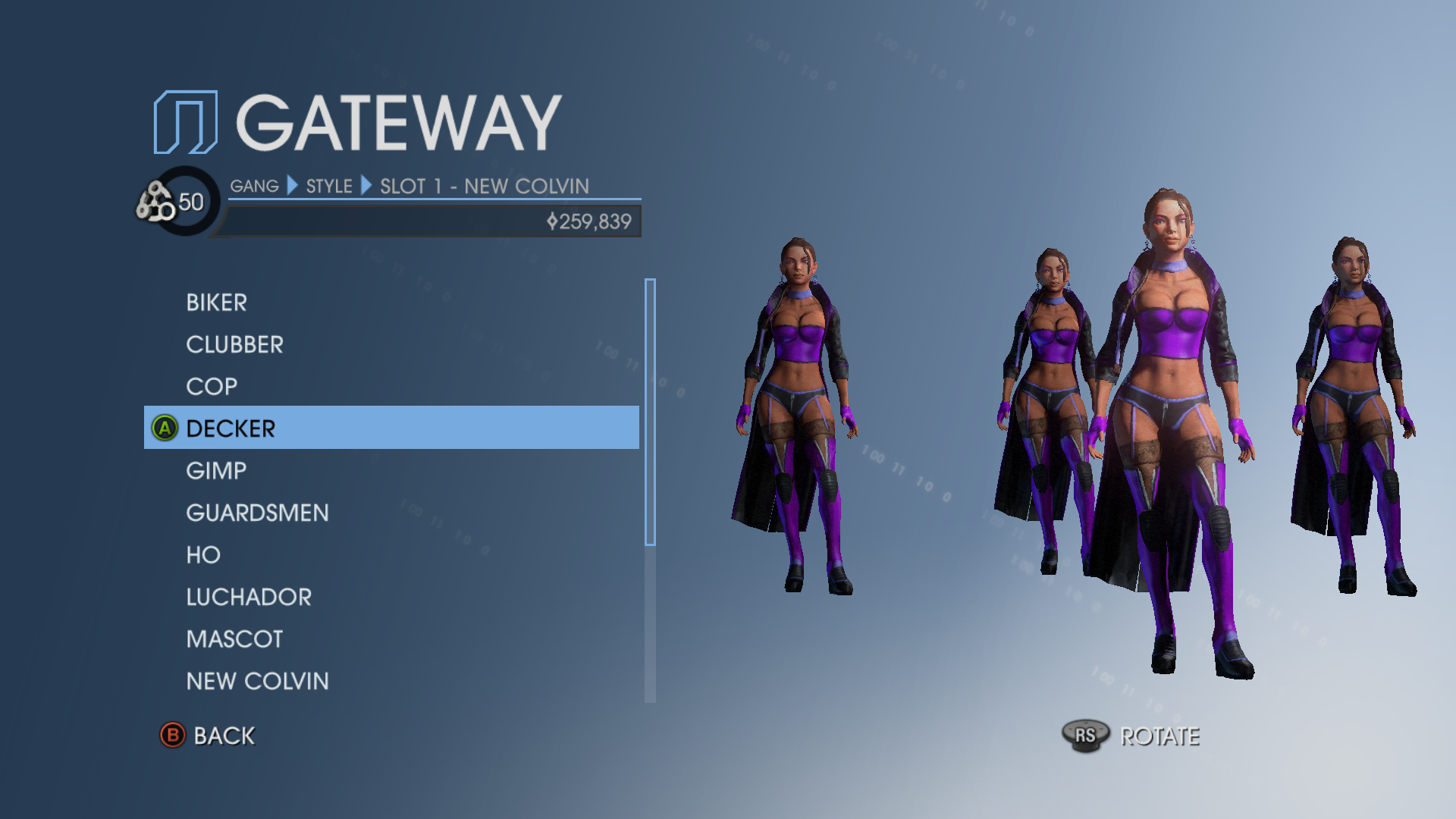The width and height of the screenshot is (1456, 819).
Task: Go back with the Back label
Action: (224, 736)
